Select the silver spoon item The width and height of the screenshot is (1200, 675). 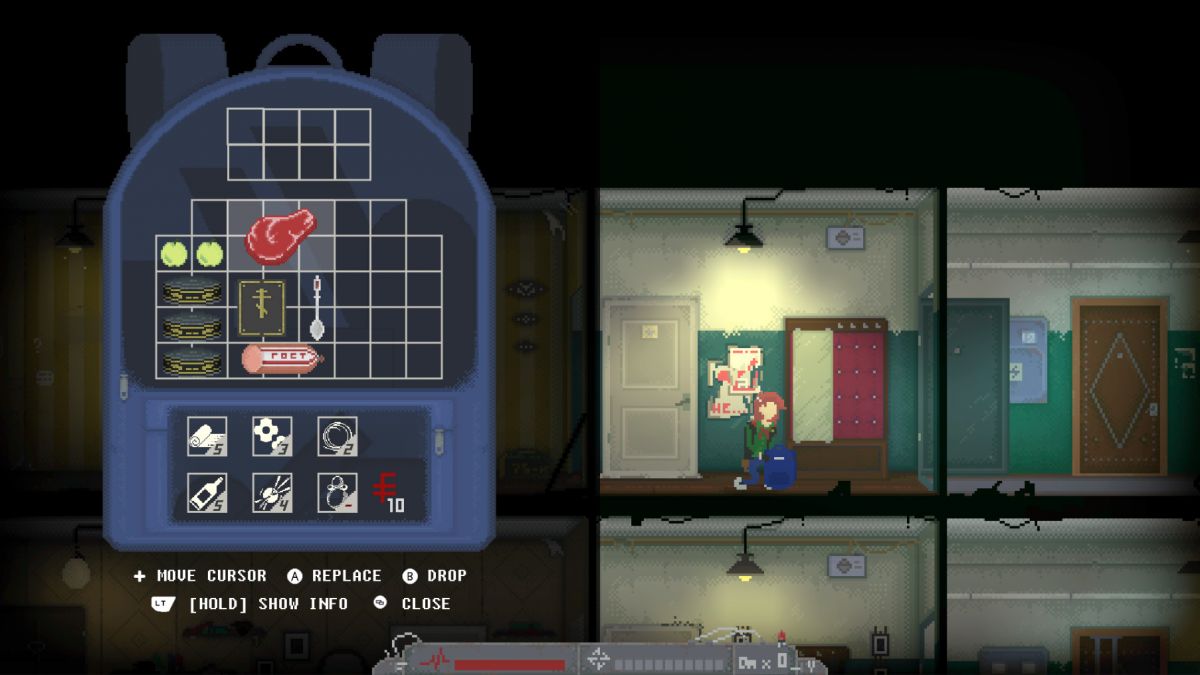click(x=317, y=307)
